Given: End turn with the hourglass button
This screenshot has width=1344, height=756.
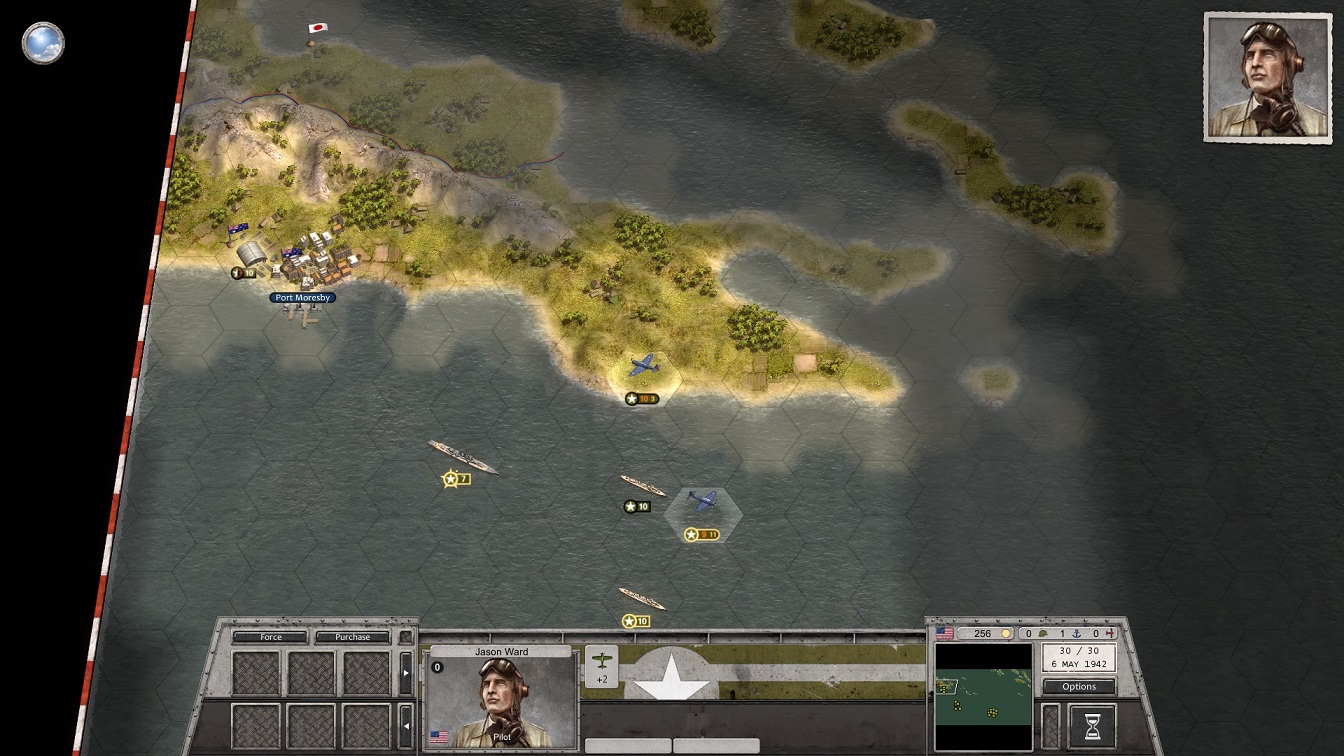Looking at the screenshot, I should point(1092,726).
